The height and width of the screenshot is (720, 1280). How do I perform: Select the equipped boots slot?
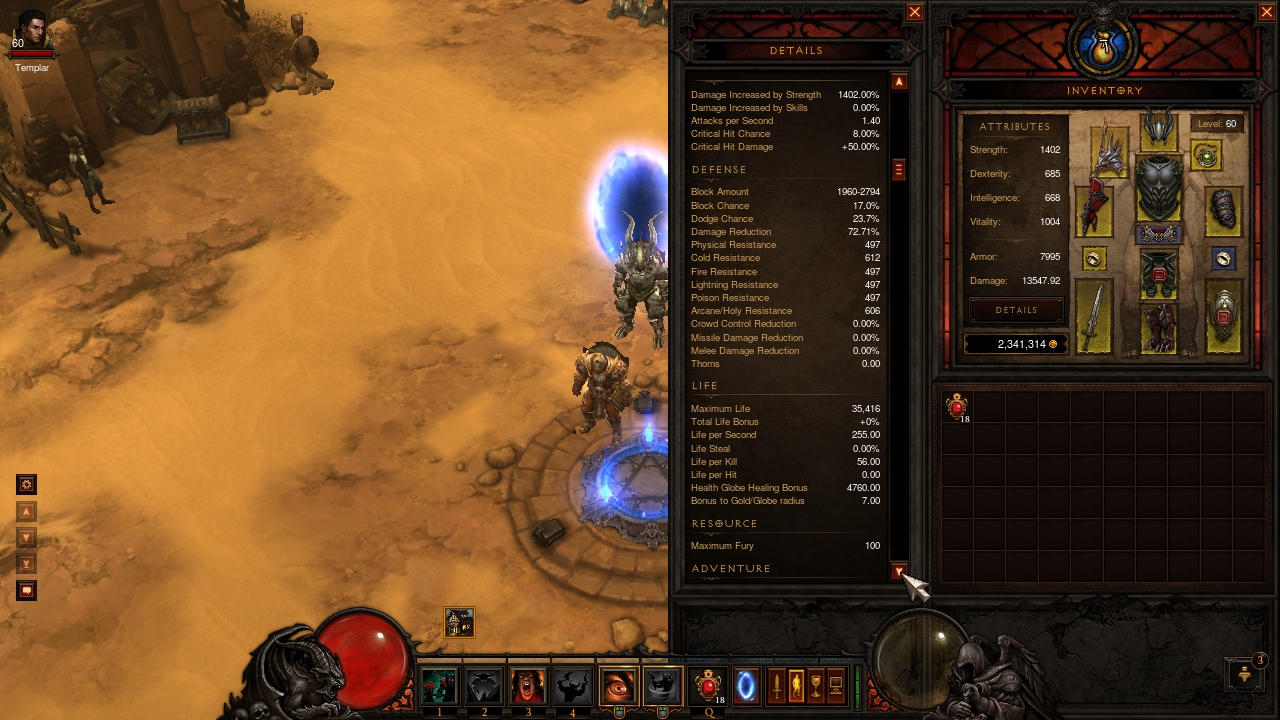pyautogui.click(x=1158, y=328)
